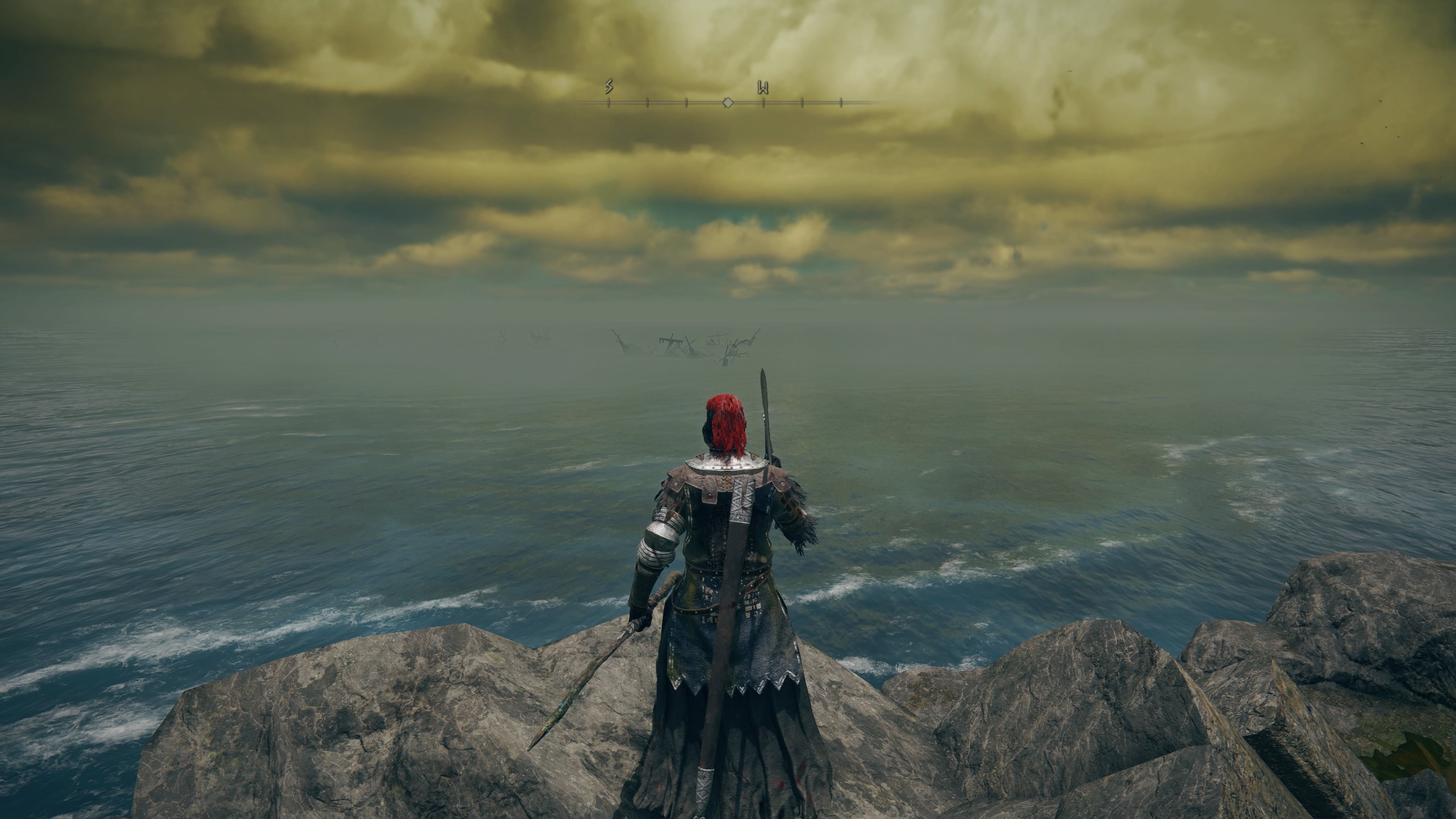Click the compass bar's center diamond marker

[728, 103]
